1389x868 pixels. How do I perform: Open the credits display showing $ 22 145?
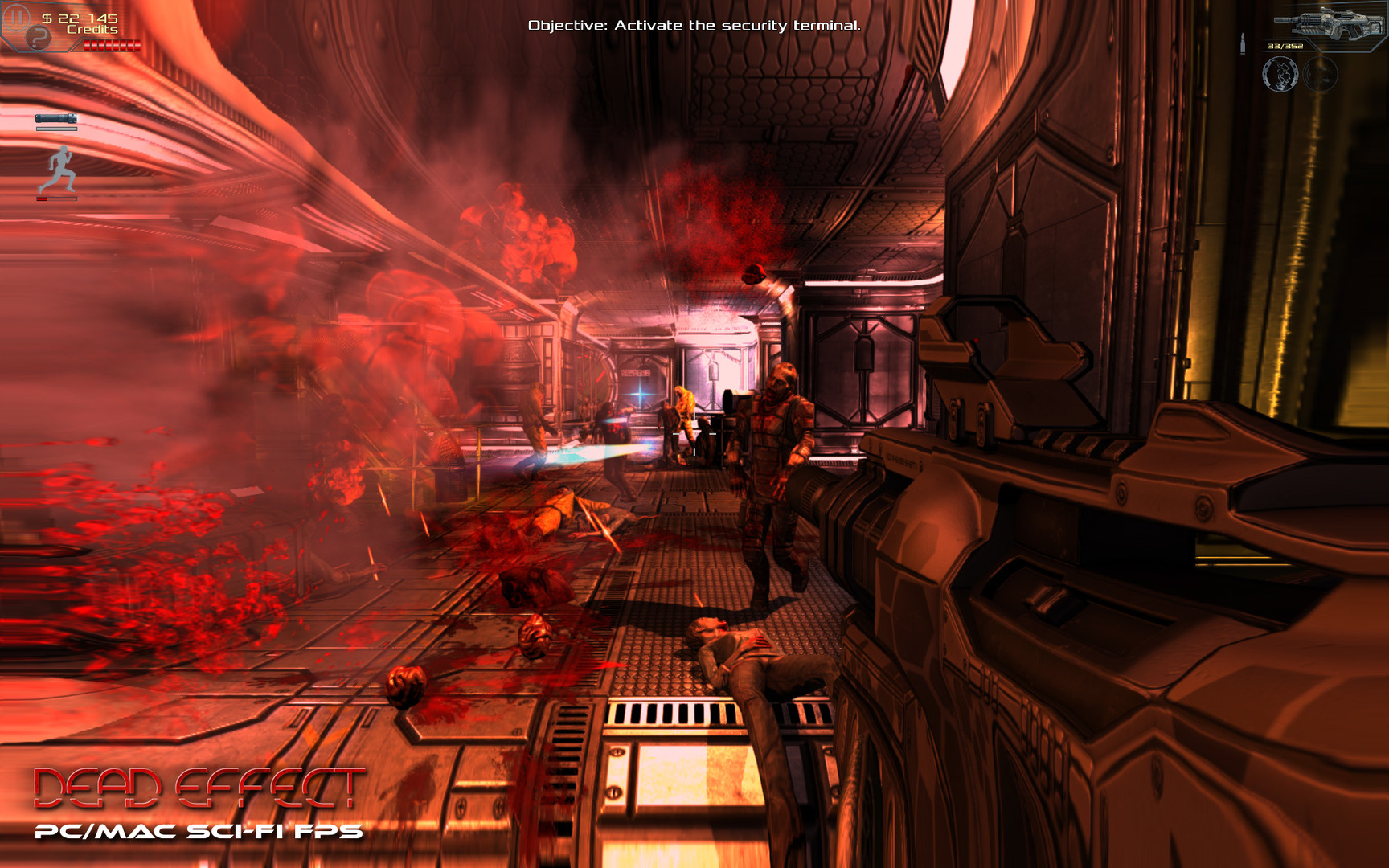[x=80, y=22]
